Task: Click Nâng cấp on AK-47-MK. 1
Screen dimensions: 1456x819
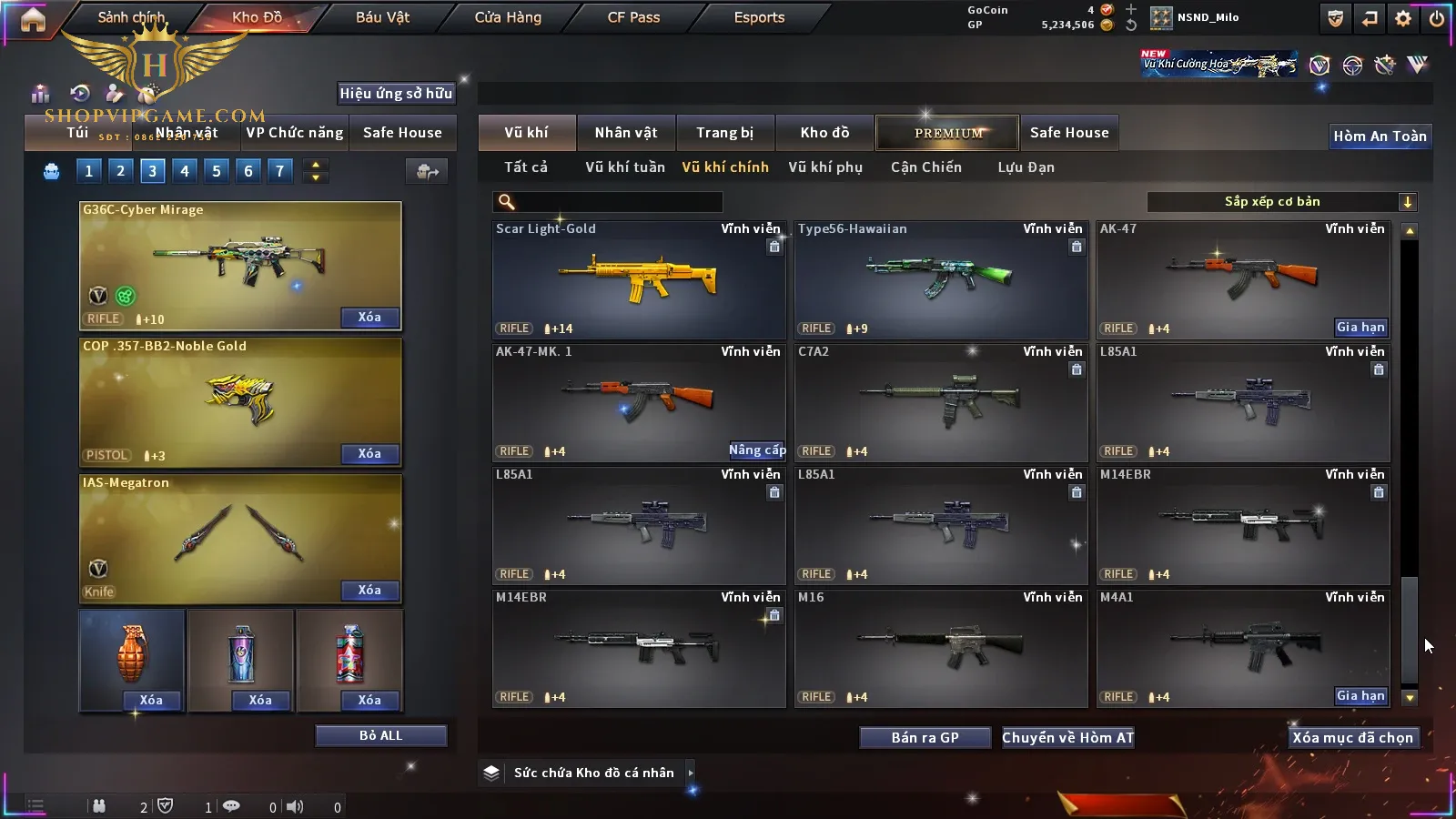Action: pos(756,450)
